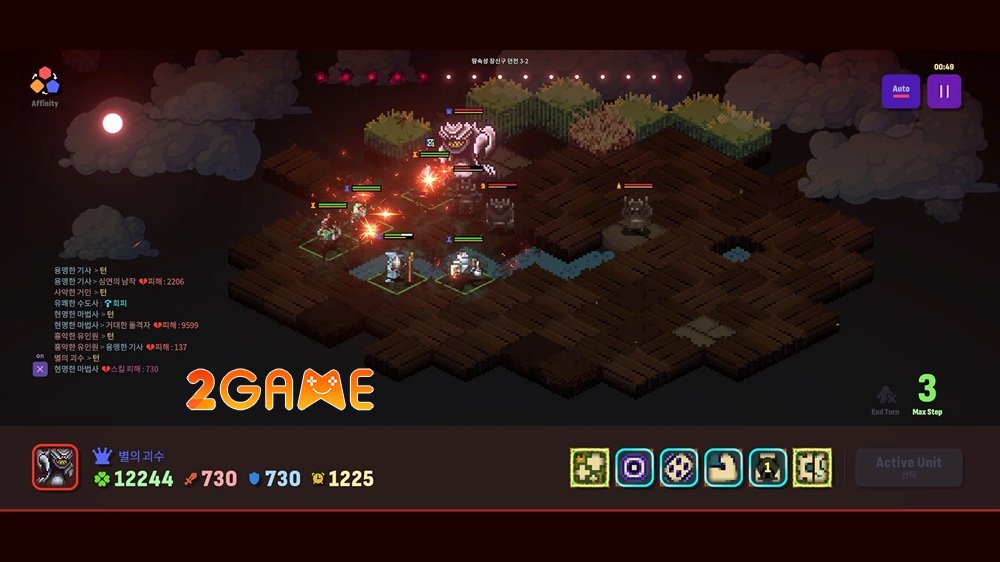Use the spotted orb skill
The width and height of the screenshot is (1000, 562).
tap(679, 467)
